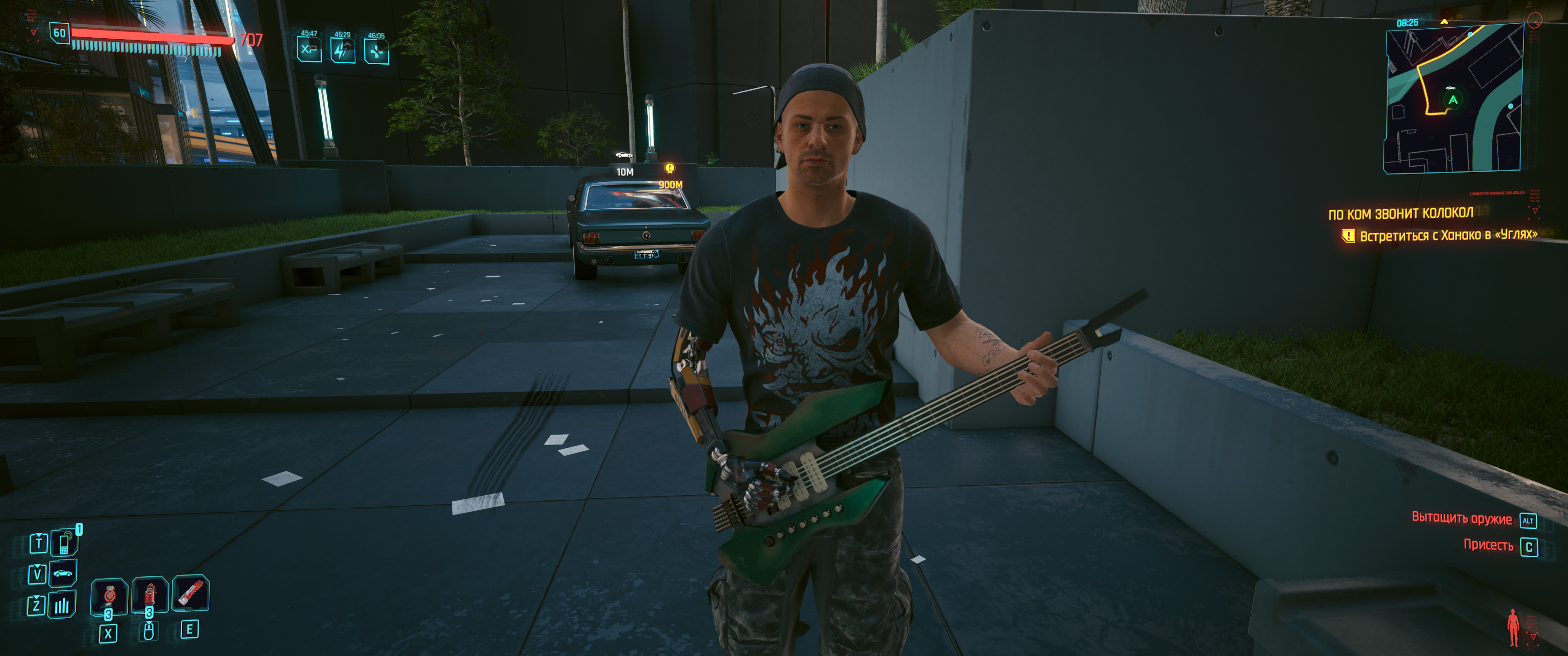Click the lightning bolt buff icon

coord(342,51)
